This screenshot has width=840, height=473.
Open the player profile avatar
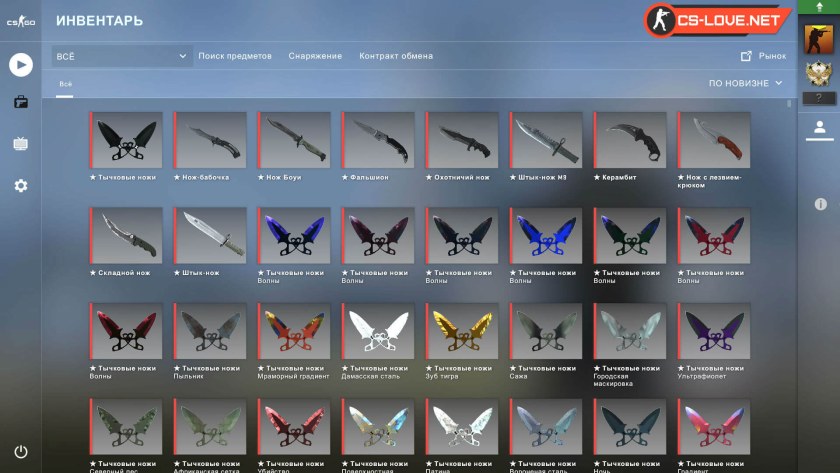(819, 39)
